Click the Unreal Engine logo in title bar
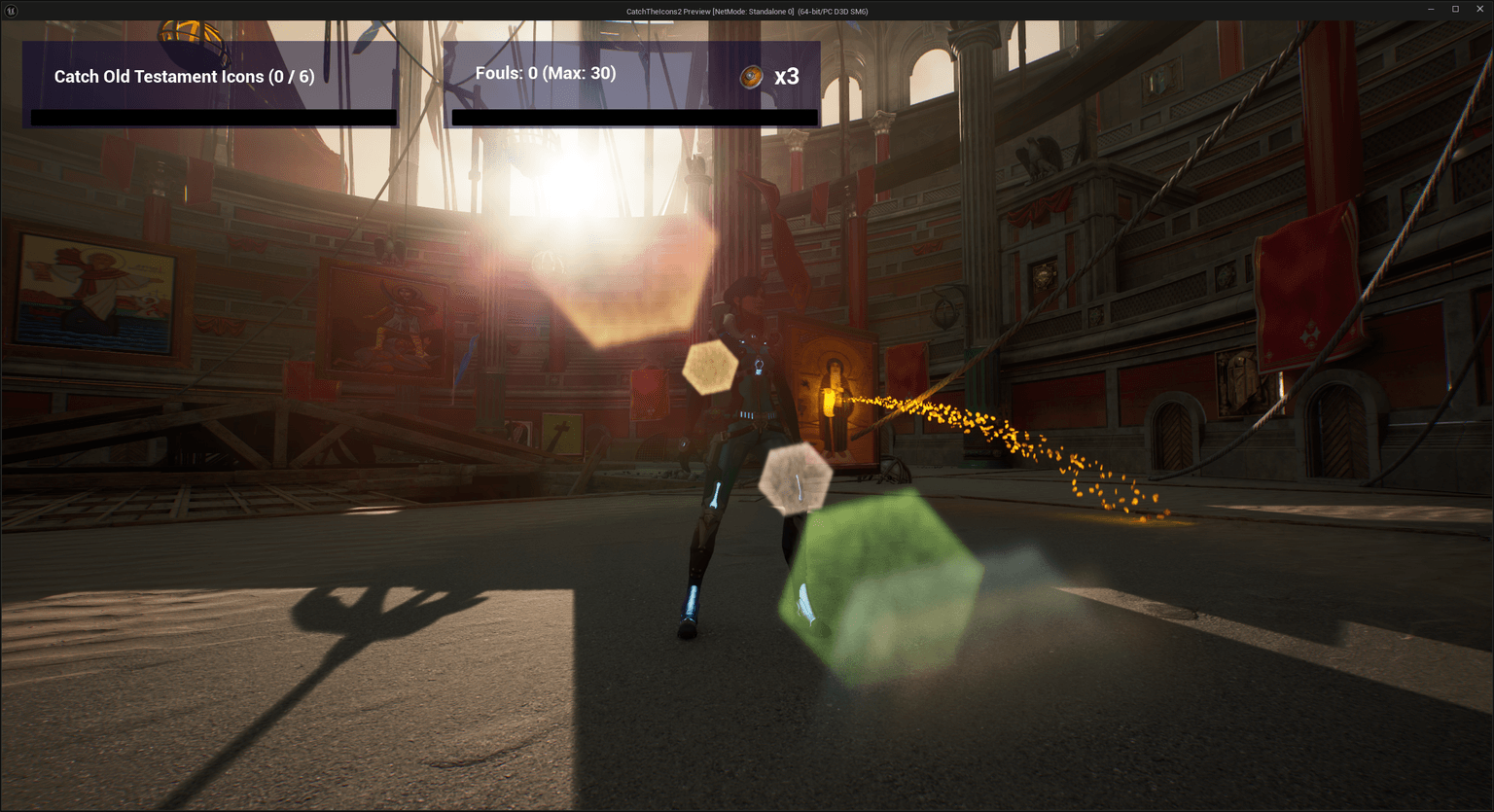The image size is (1494, 812). pyautogui.click(x=14, y=11)
